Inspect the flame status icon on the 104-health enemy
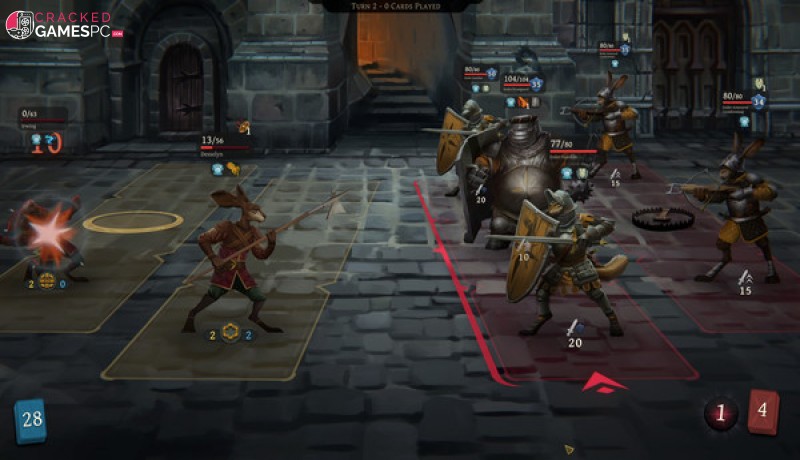Image resolution: width=800 pixels, height=460 pixels. point(522,102)
